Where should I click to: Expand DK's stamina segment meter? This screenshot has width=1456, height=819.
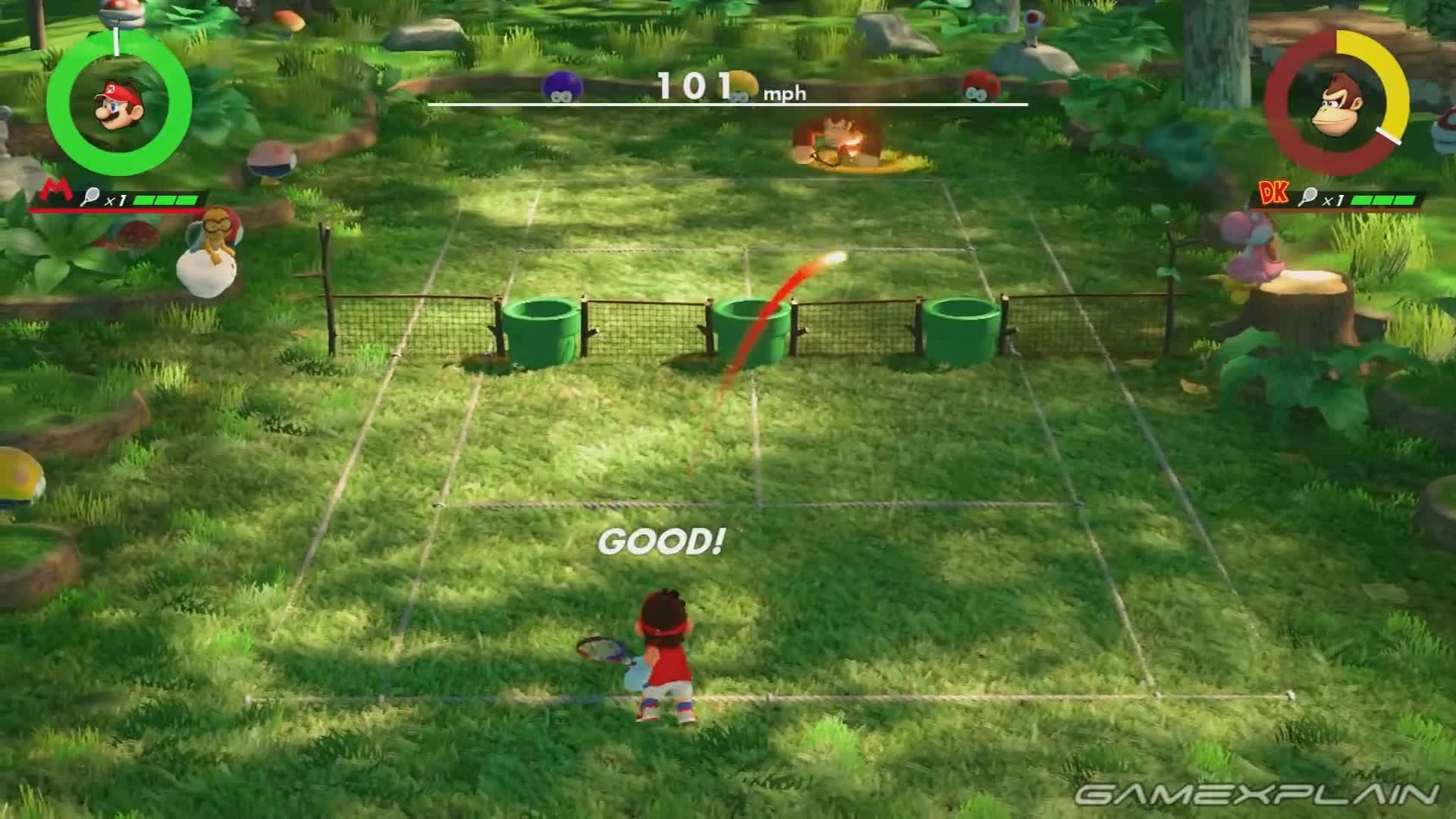pos(1385,199)
